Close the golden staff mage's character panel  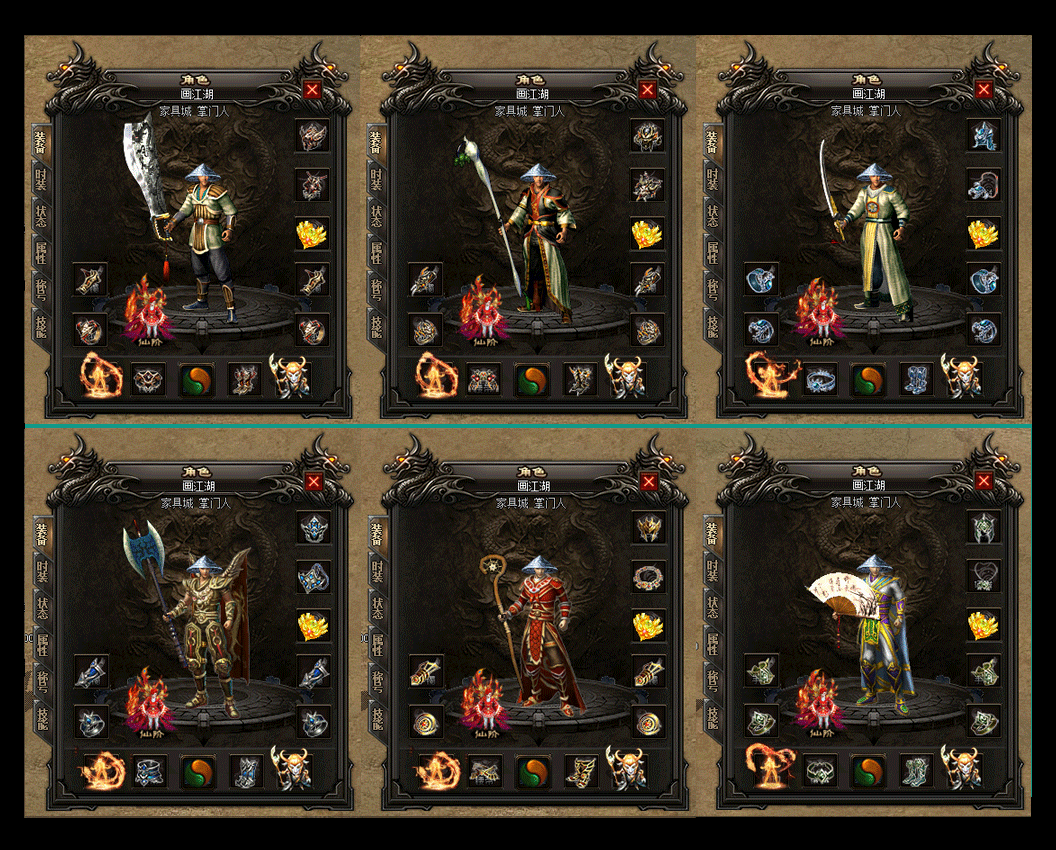649,481
